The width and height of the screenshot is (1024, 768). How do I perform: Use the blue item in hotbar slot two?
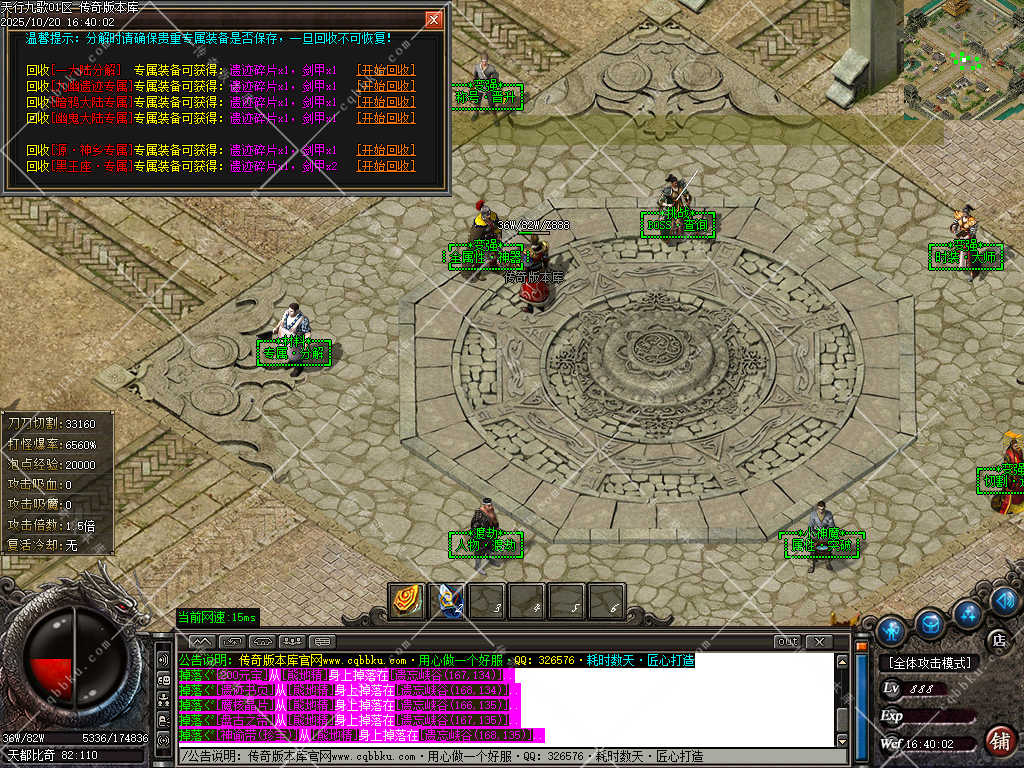click(446, 601)
